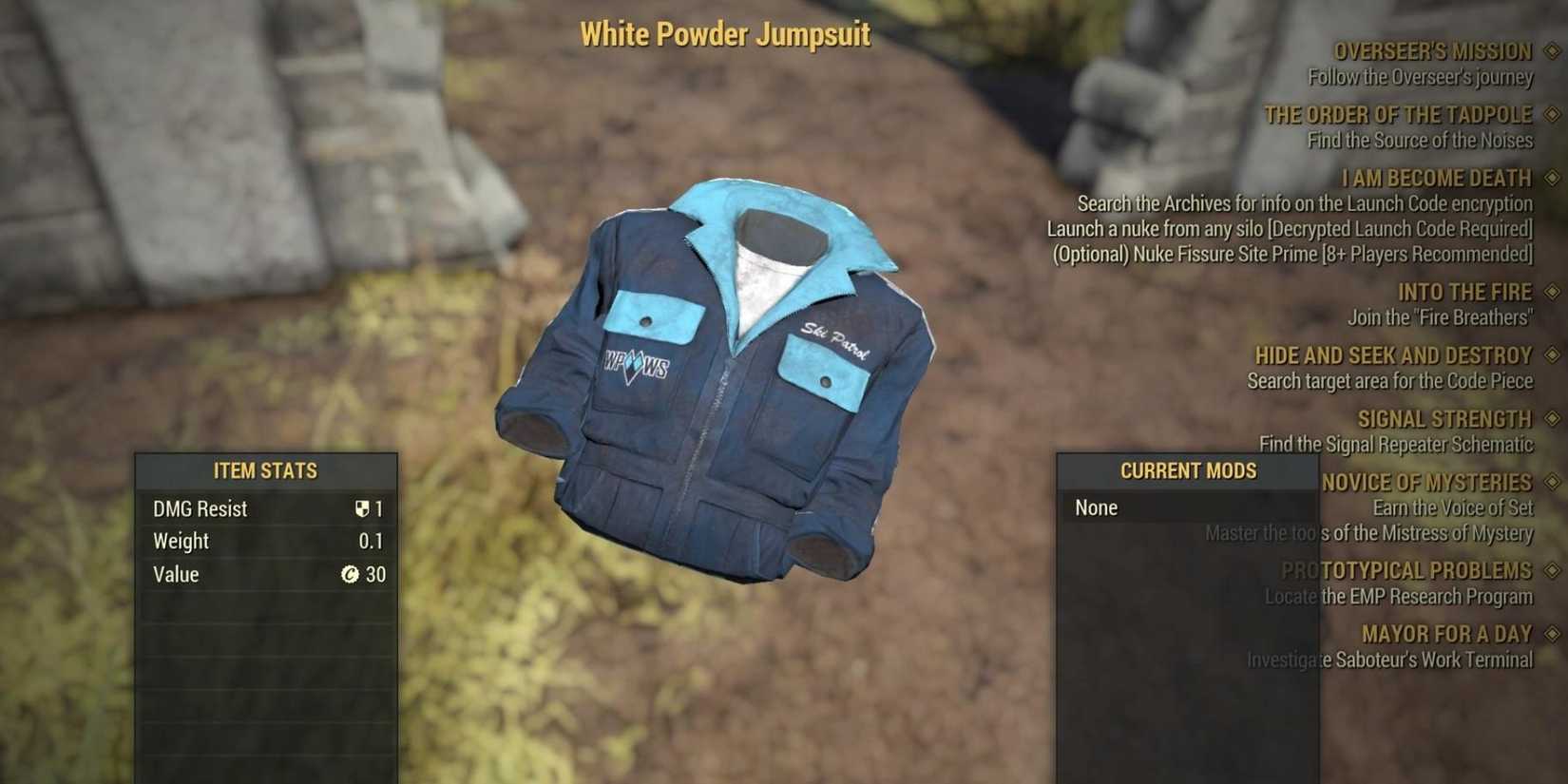The height and width of the screenshot is (784, 1568).
Task: Expand the CURRENT MODS panel
Action: click(1189, 469)
